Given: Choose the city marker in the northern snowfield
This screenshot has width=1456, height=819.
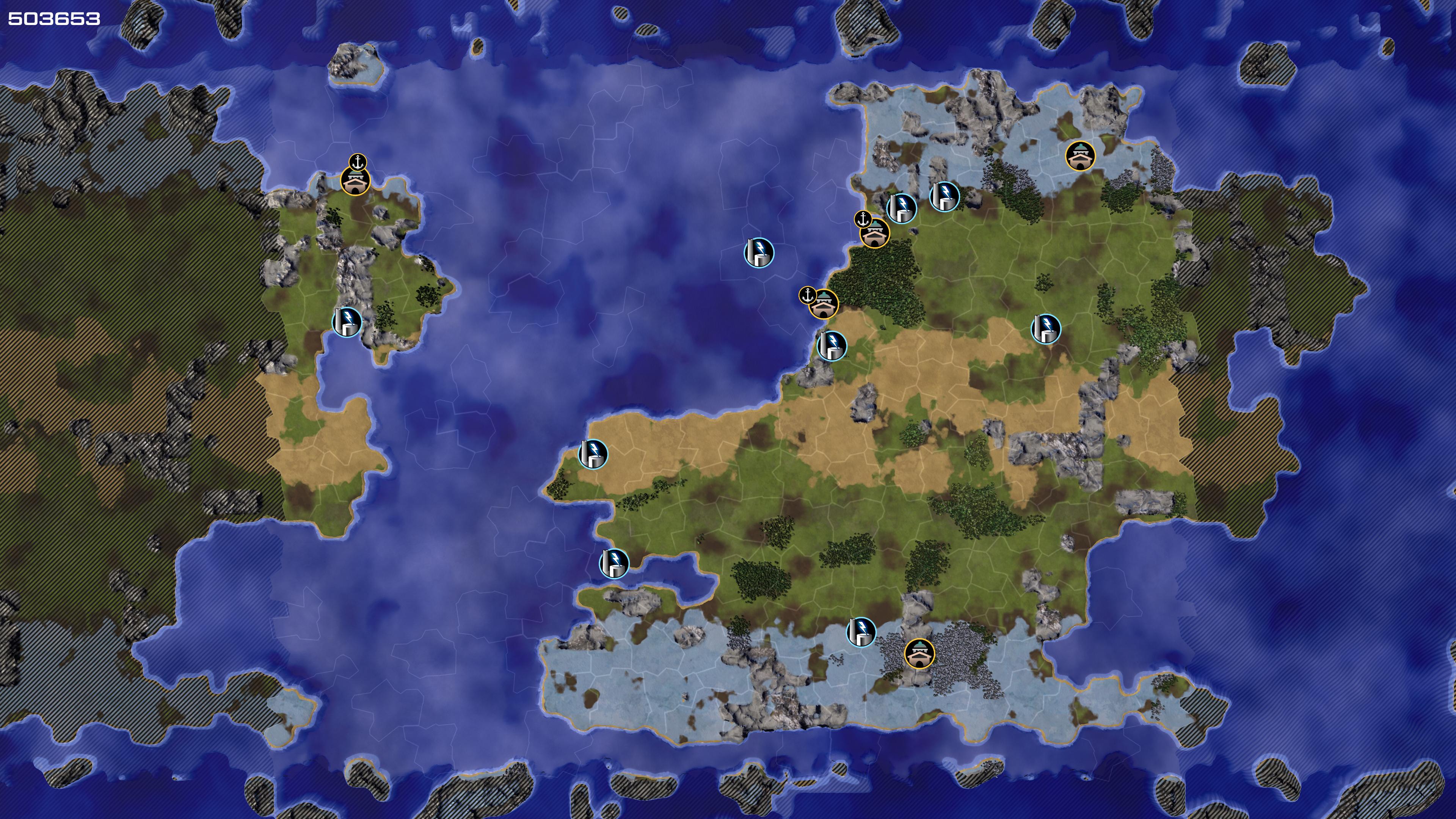Looking at the screenshot, I should click(x=1080, y=155).
